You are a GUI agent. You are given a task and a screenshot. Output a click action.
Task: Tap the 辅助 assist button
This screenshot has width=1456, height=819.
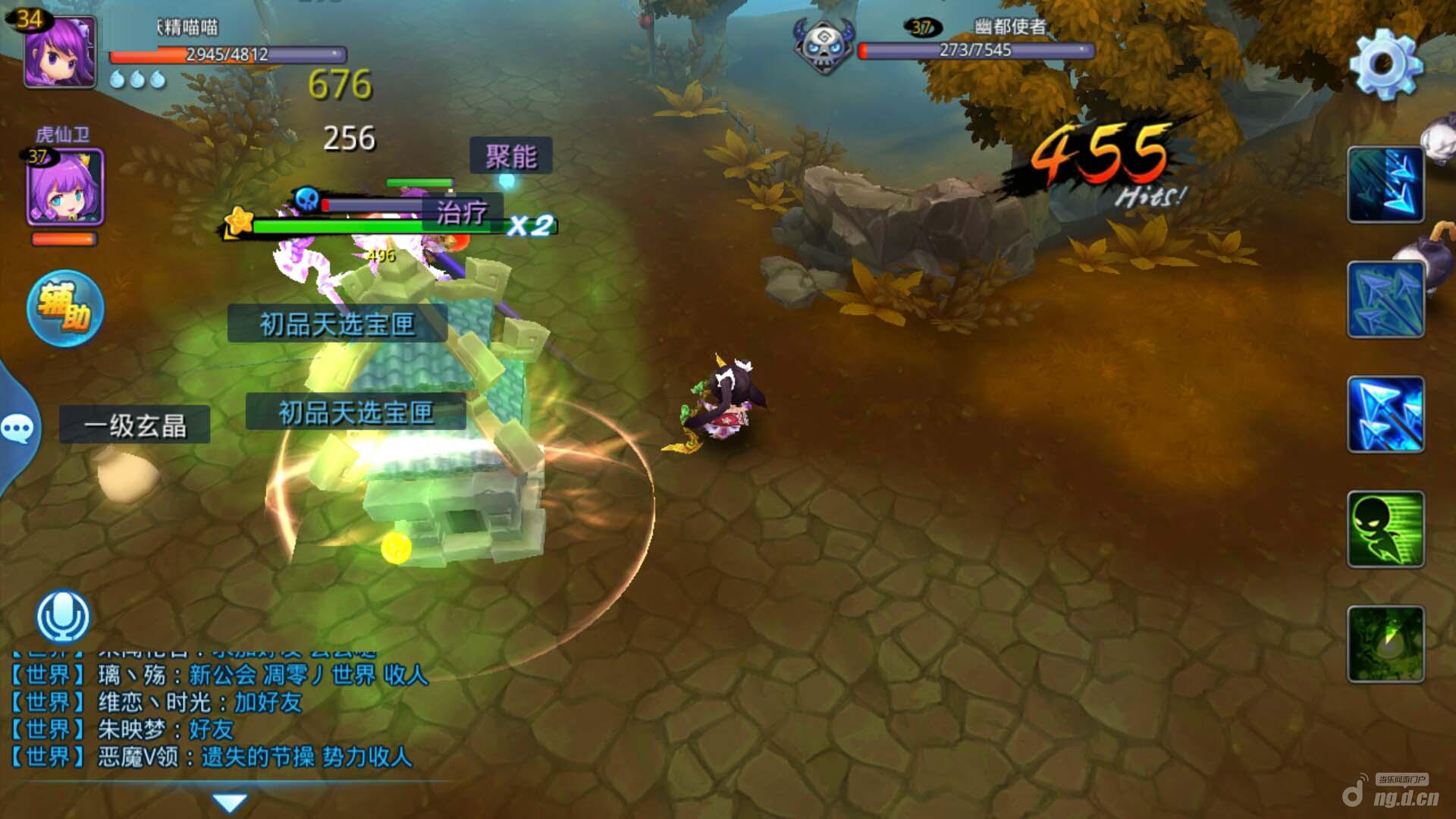click(x=65, y=308)
